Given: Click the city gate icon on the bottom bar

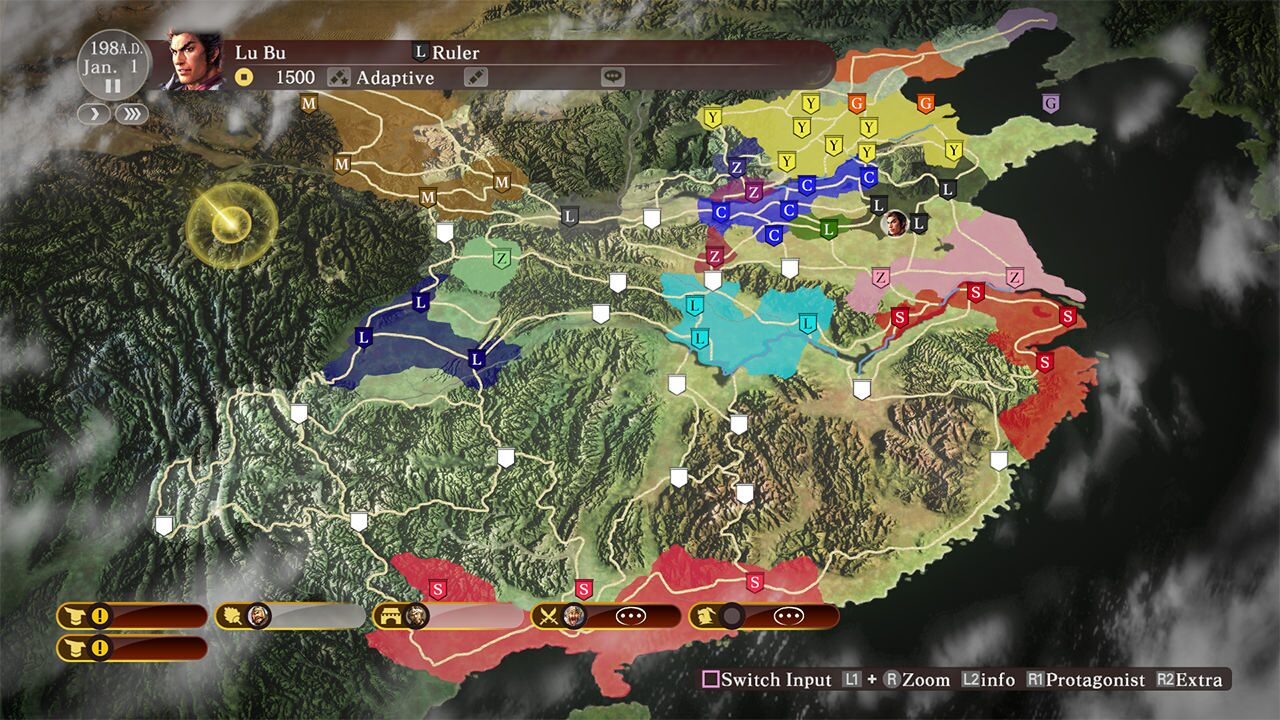Looking at the screenshot, I should (x=393, y=617).
